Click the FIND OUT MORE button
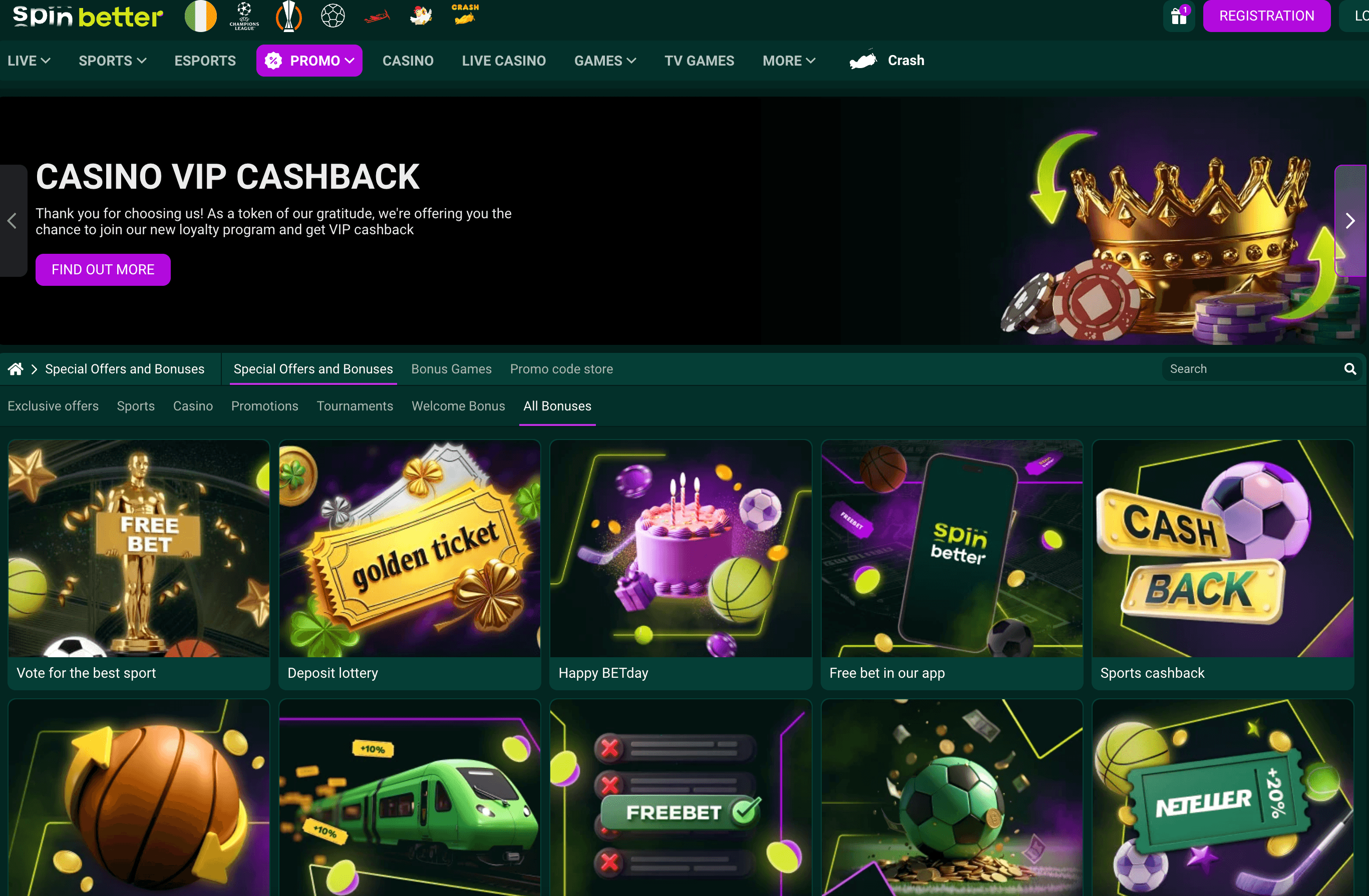This screenshot has height=896, width=1369. (103, 269)
